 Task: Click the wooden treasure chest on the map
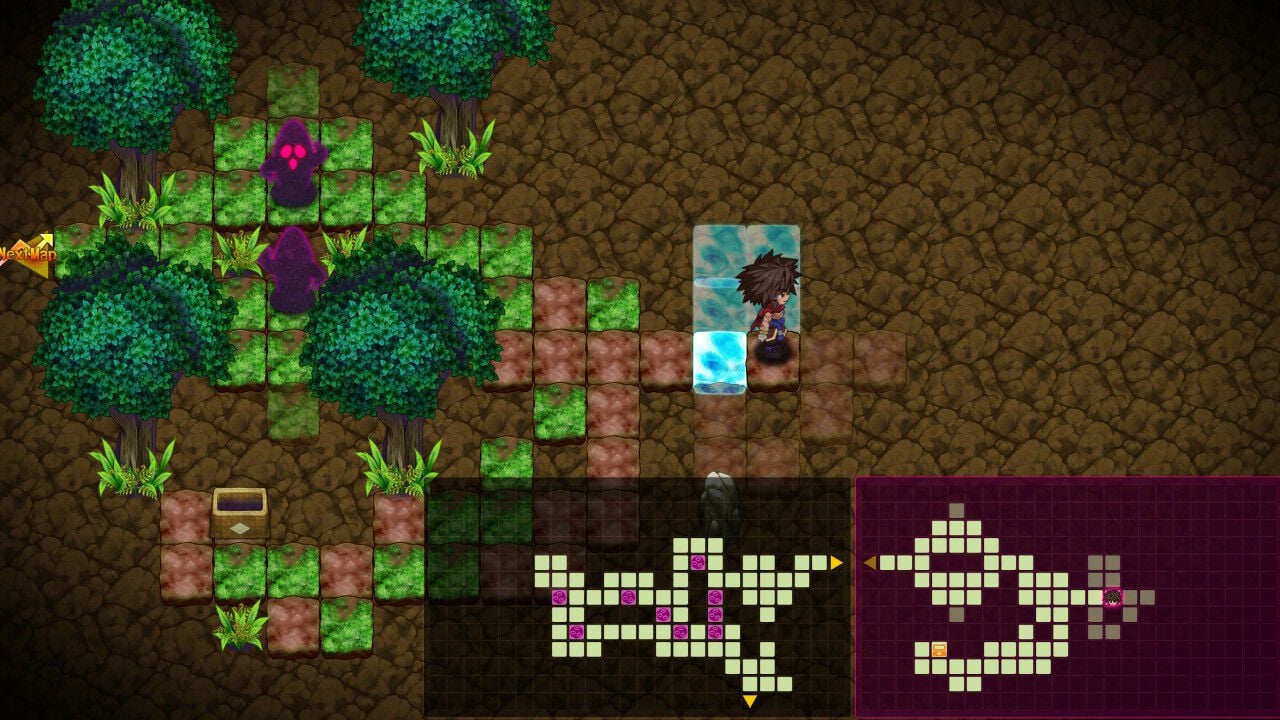240,515
